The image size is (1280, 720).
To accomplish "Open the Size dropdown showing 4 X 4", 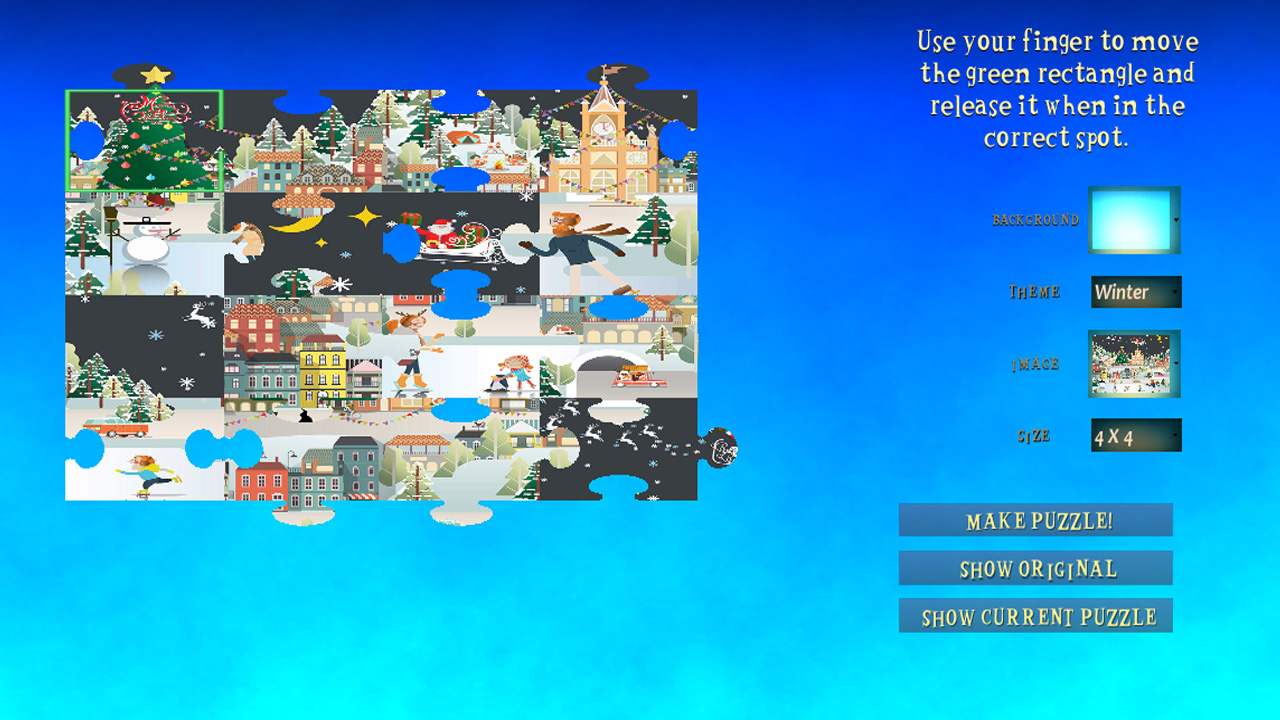I will 1135,434.
